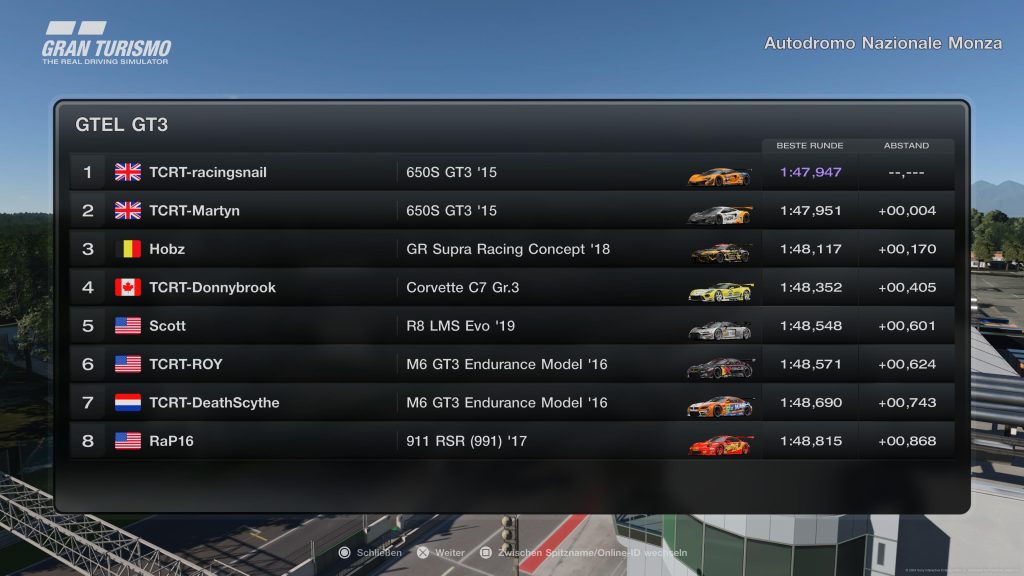The width and height of the screenshot is (1024, 576).
Task: Select TCRT-DeathScythe's result entry
Action: 510,403
